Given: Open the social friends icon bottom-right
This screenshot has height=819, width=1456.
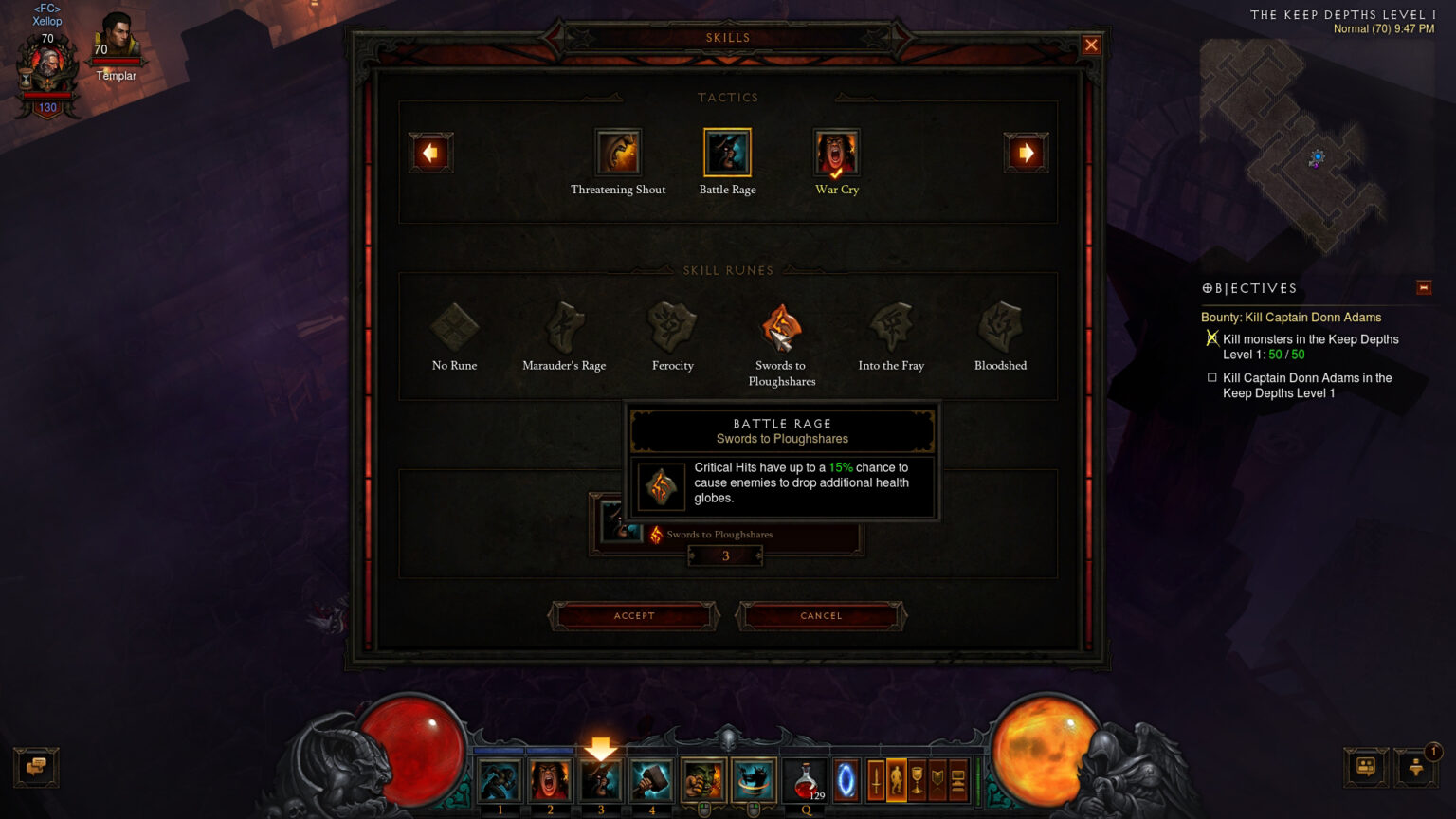Looking at the screenshot, I should (x=1365, y=767).
